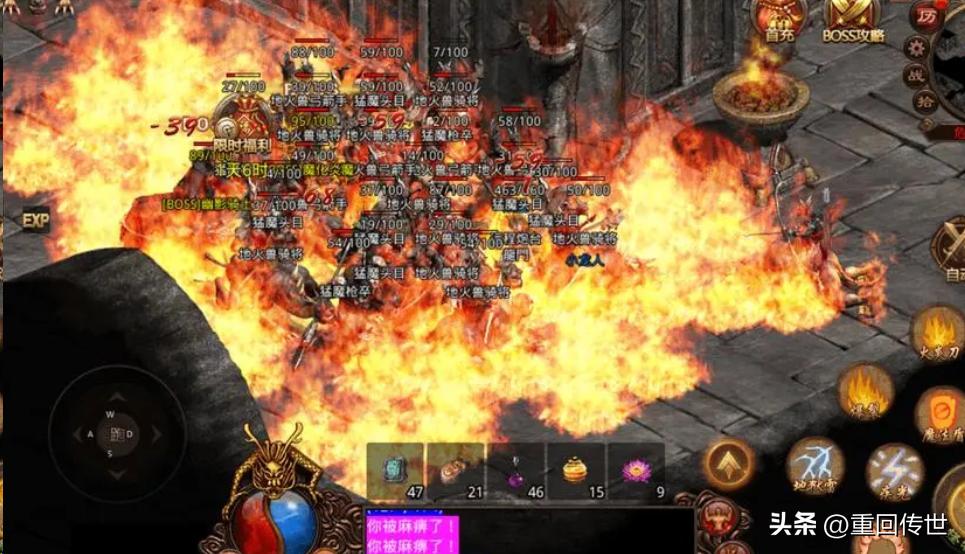
Task: Tap the golden up-arrow round button
Action: pyautogui.click(x=729, y=465)
